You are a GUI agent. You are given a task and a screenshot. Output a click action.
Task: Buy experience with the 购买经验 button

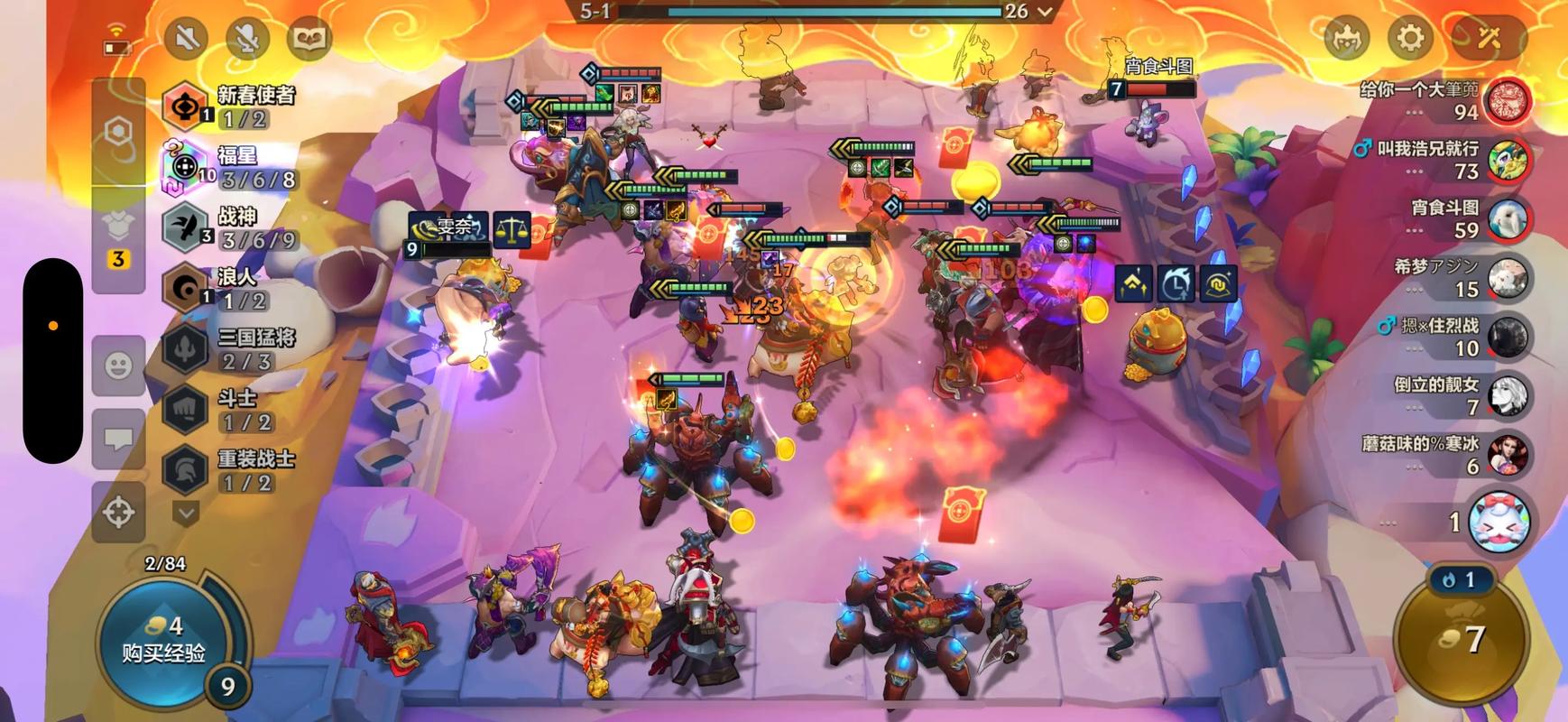163,639
